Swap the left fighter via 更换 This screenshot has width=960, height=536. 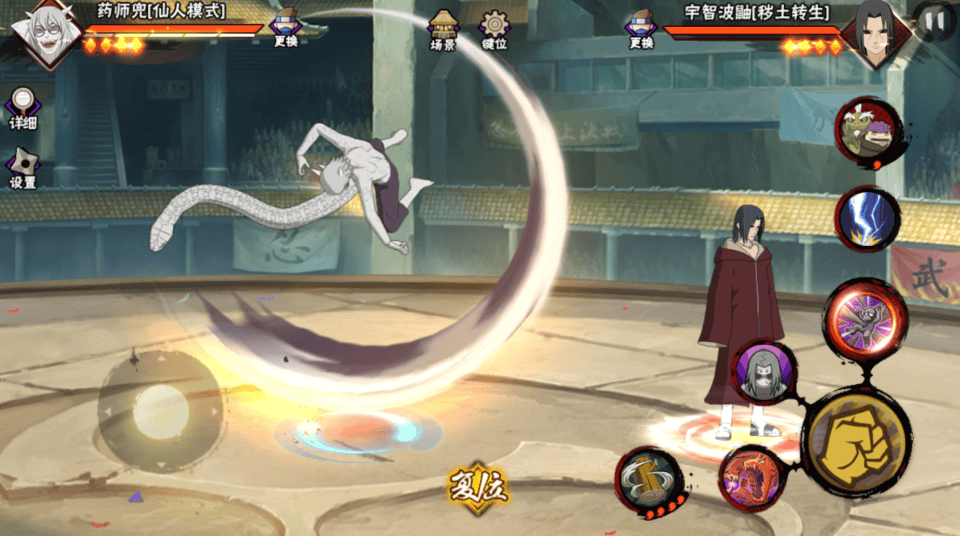click(286, 29)
